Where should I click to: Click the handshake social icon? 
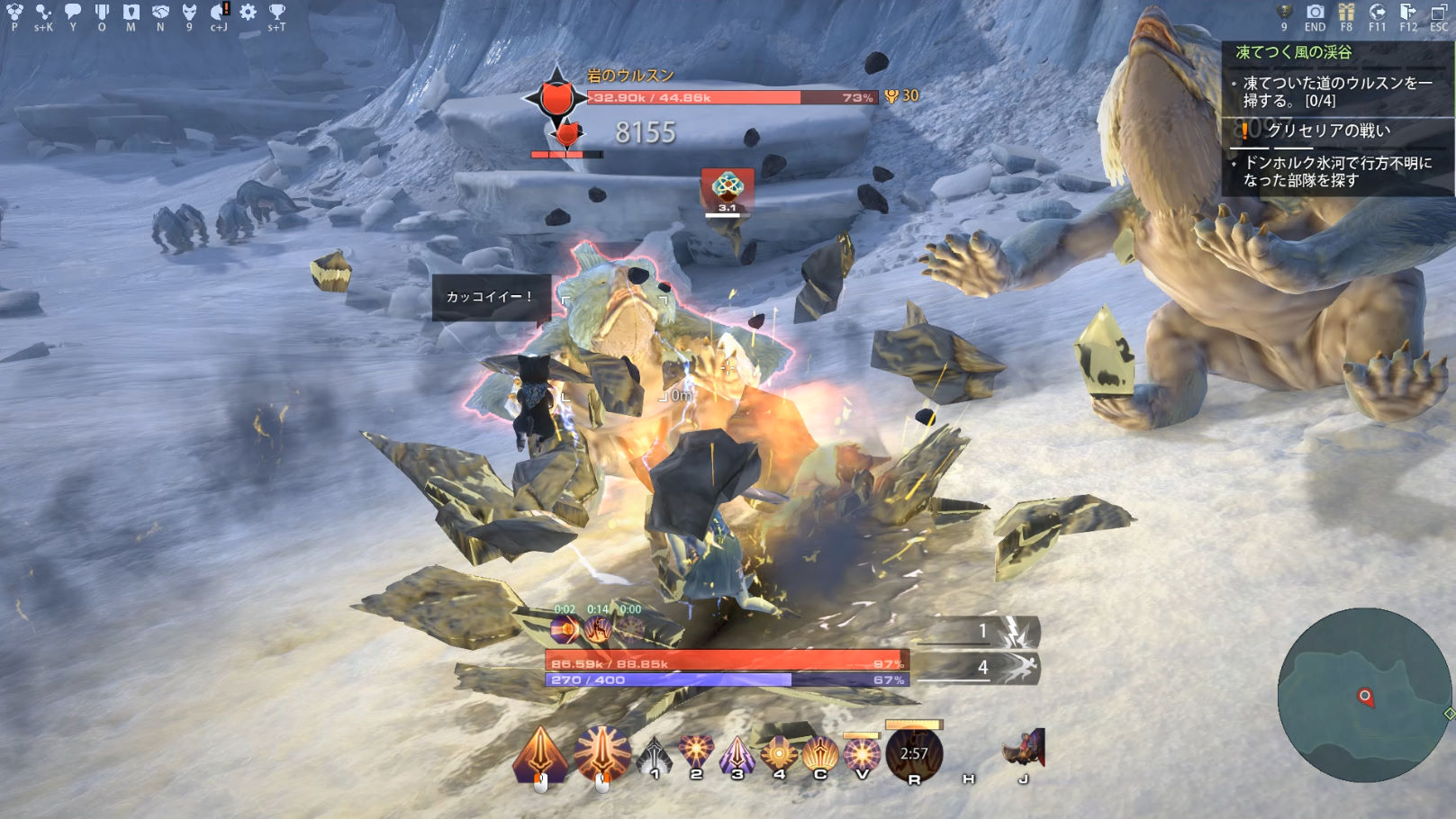(160, 12)
